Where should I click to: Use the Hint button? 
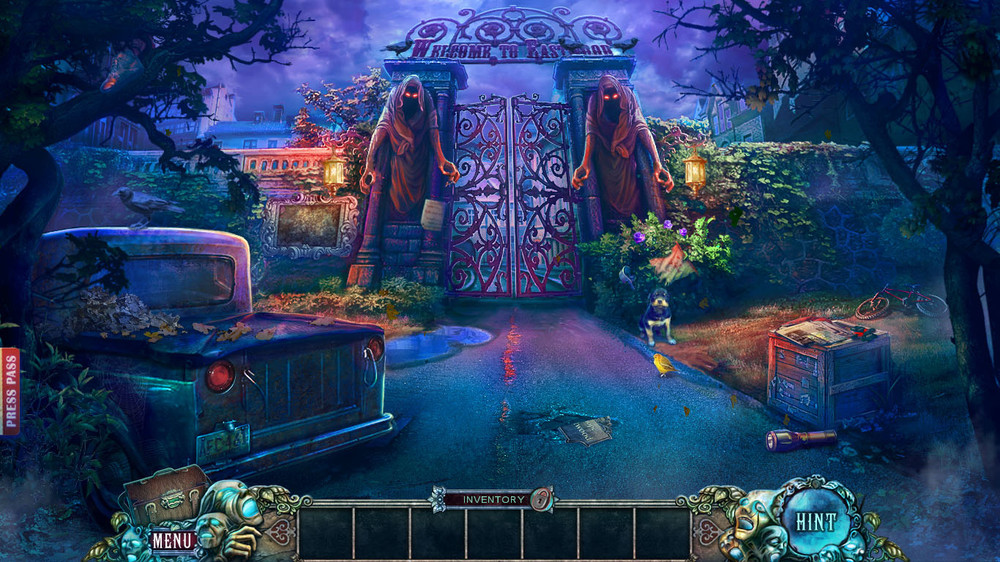point(815,522)
